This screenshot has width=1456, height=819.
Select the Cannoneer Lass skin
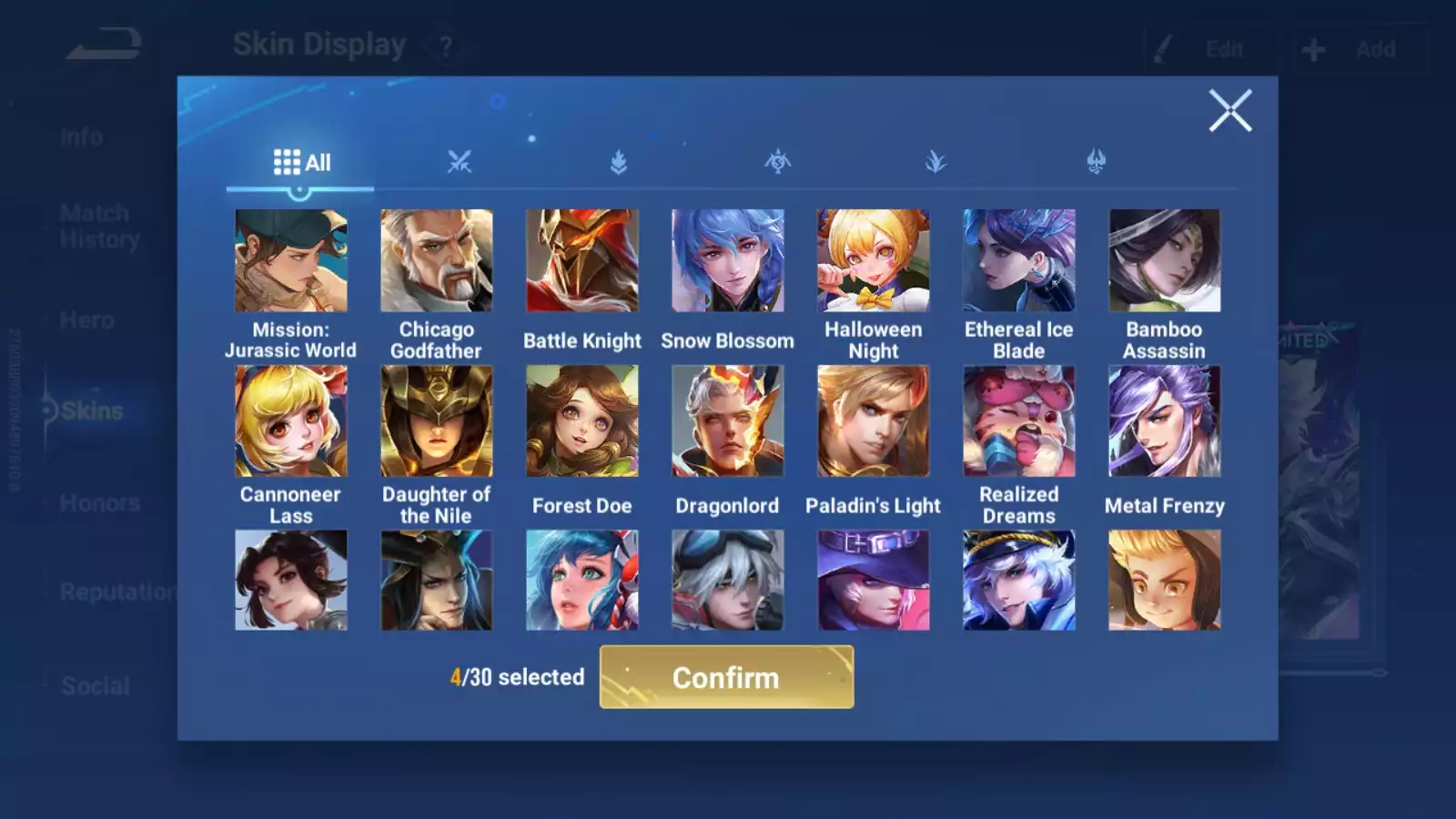pyautogui.click(x=291, y=421)
